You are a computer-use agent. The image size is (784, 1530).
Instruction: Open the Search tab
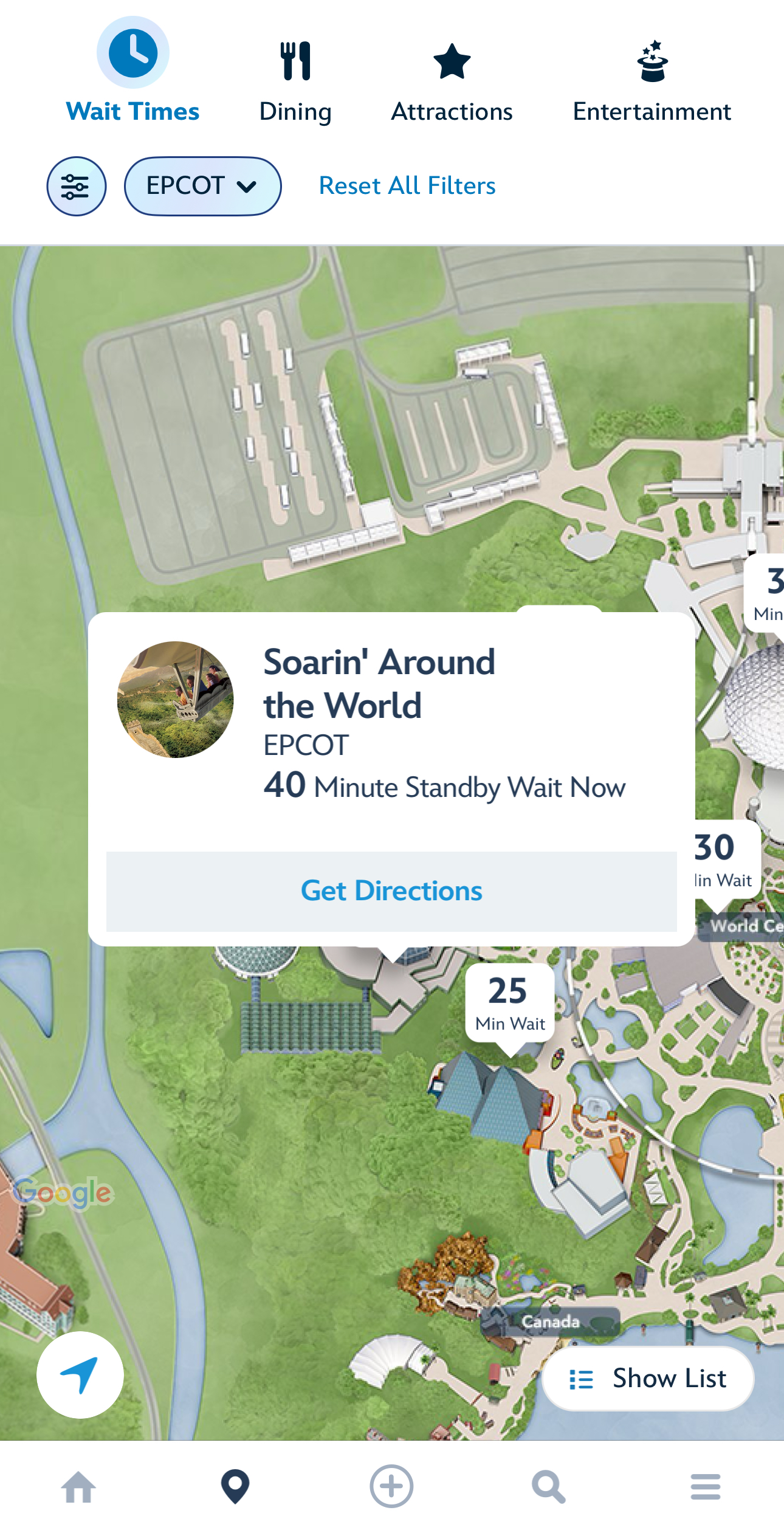coord(548,1487)
